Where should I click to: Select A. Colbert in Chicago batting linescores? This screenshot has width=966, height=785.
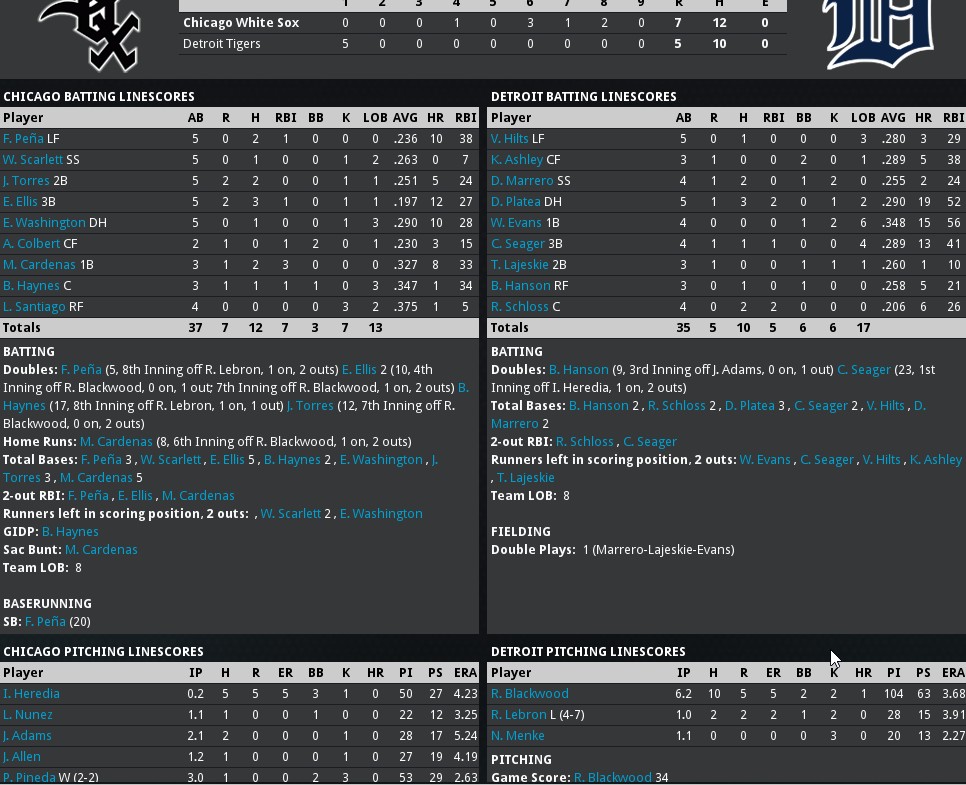32,243
